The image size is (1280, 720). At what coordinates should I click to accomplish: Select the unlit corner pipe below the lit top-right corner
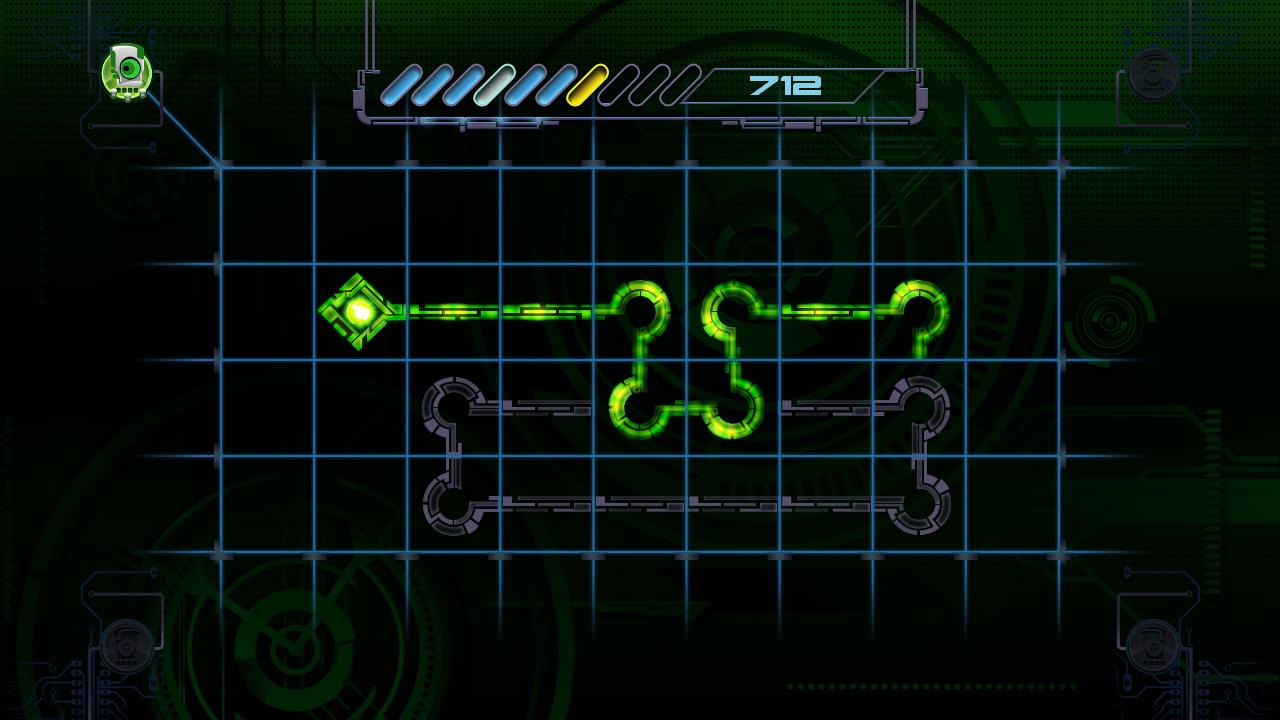(x=918, y=407)
